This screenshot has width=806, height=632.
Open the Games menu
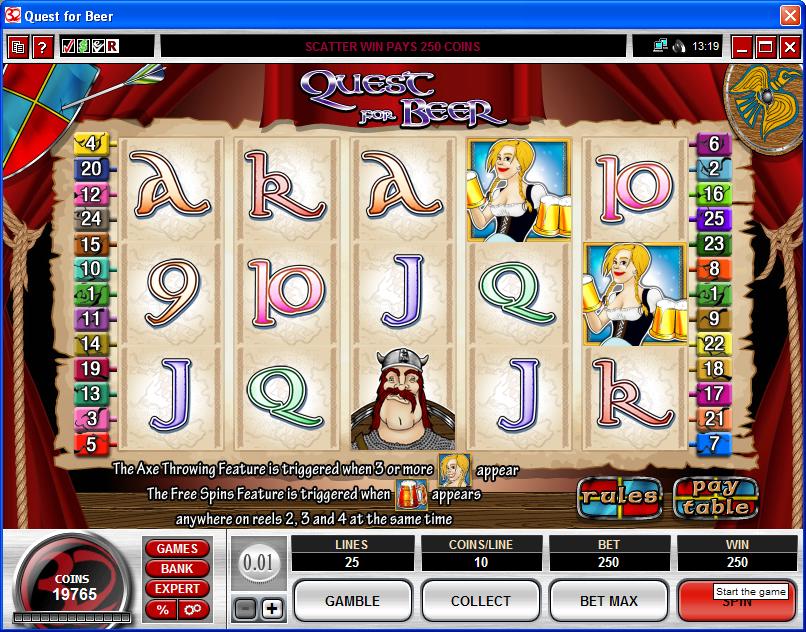click(x=177, y=548)
